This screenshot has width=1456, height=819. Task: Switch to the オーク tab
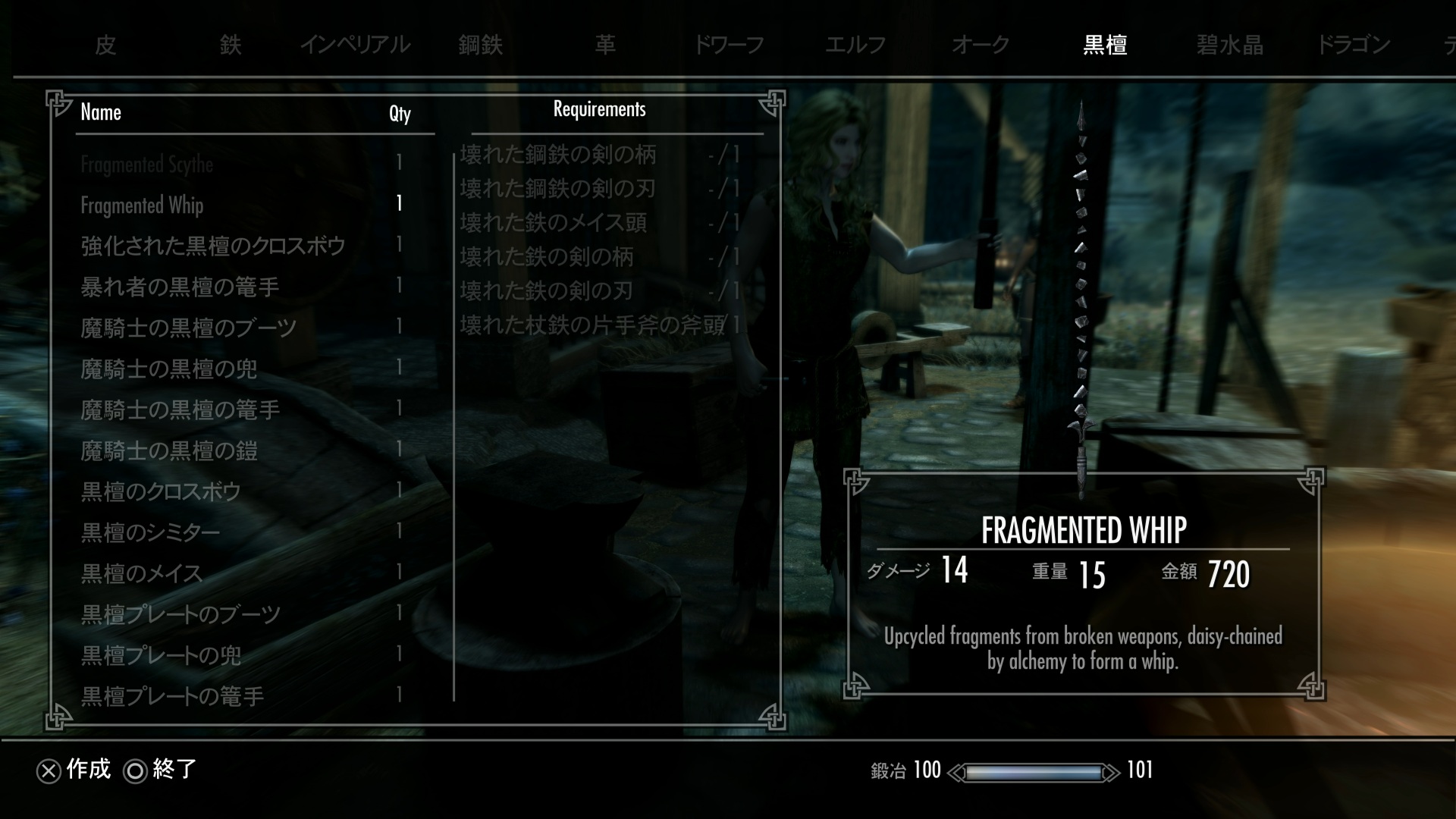click(980, 45)
